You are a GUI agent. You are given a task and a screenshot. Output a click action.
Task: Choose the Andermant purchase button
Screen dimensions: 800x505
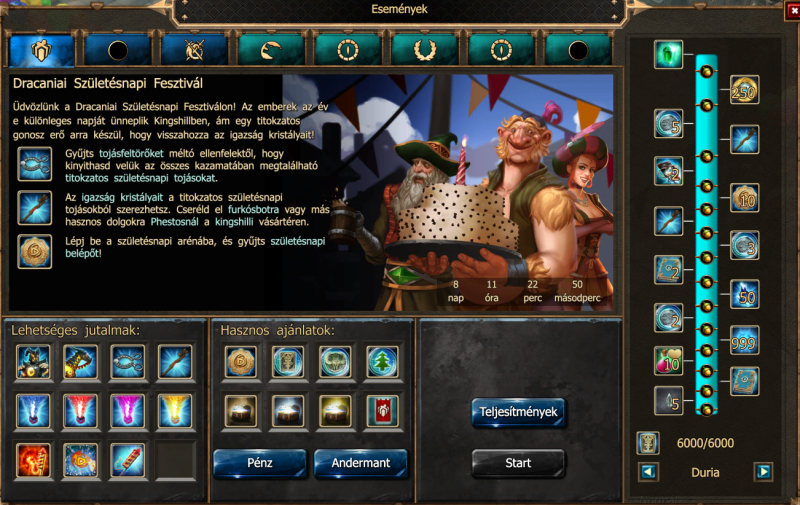pos(361,463)
